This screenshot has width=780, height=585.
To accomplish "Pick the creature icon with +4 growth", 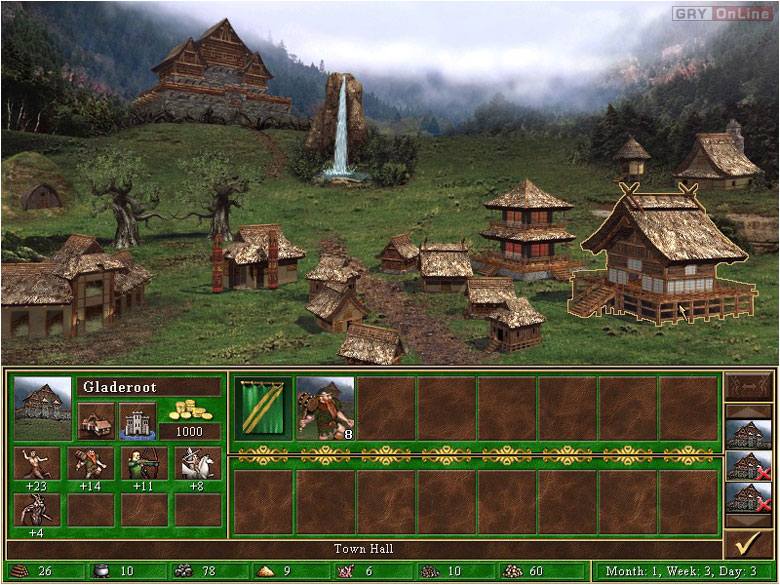I will click(36, 509).
